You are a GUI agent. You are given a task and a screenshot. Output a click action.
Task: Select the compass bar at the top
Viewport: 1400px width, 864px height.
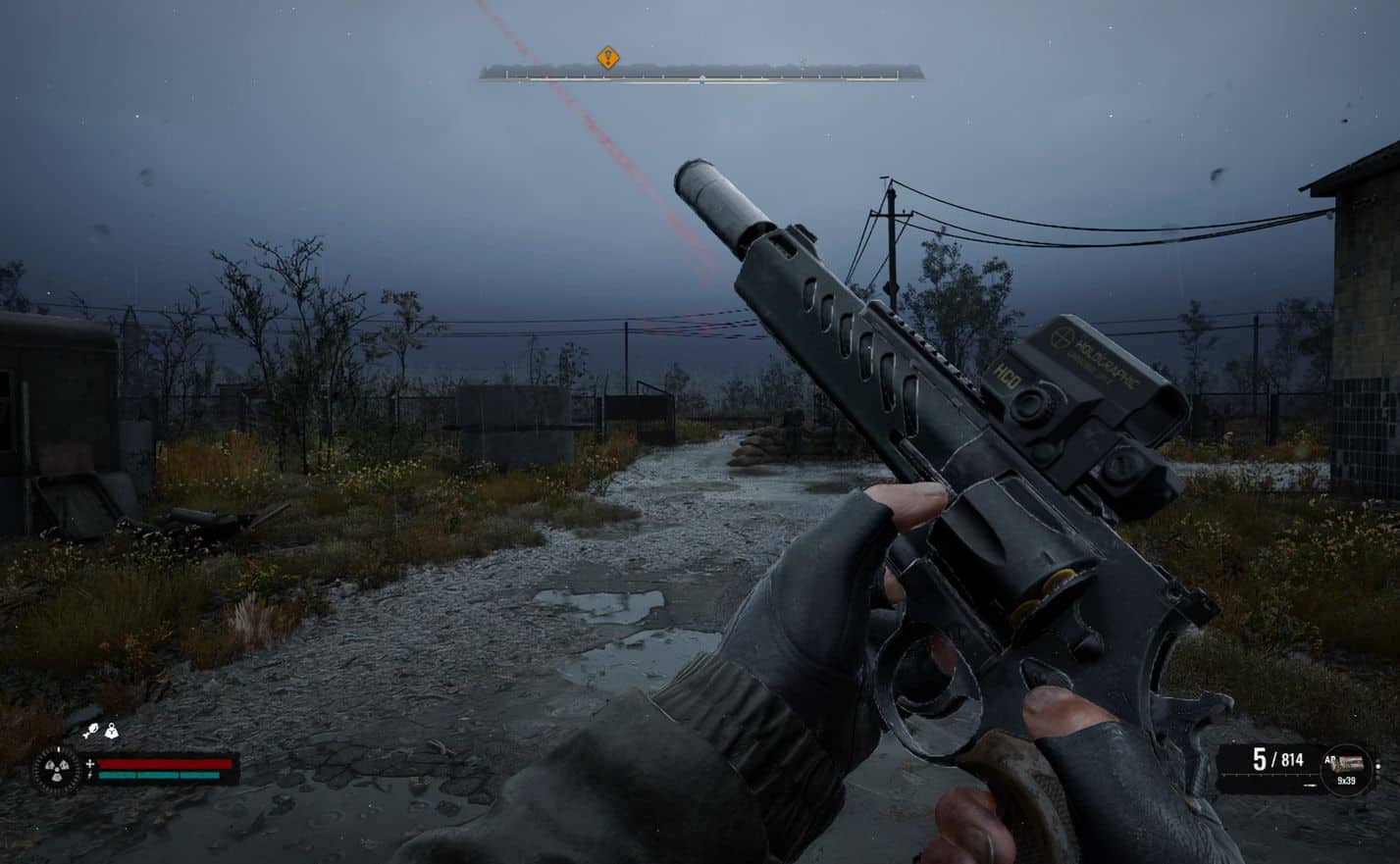[701, 74]
